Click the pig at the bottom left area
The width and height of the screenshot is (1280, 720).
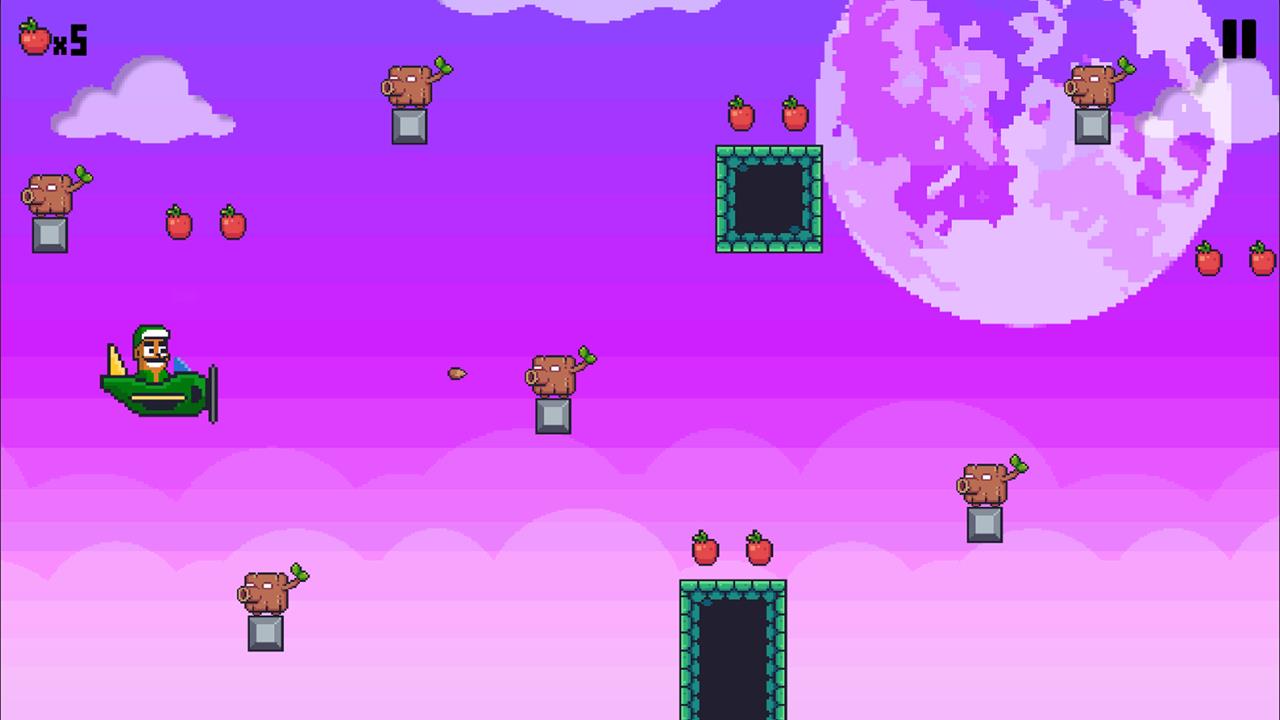265,592
